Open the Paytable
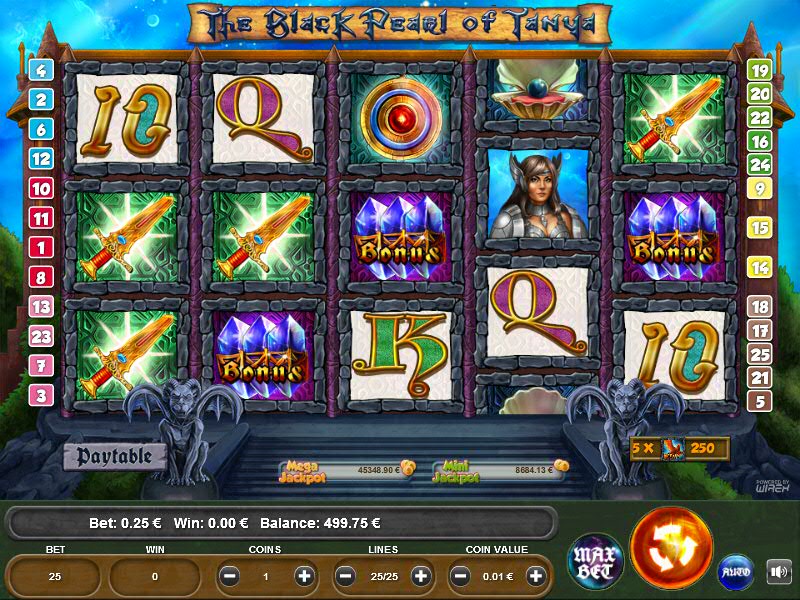Screen dimensions: 800x600 (115, 456)
